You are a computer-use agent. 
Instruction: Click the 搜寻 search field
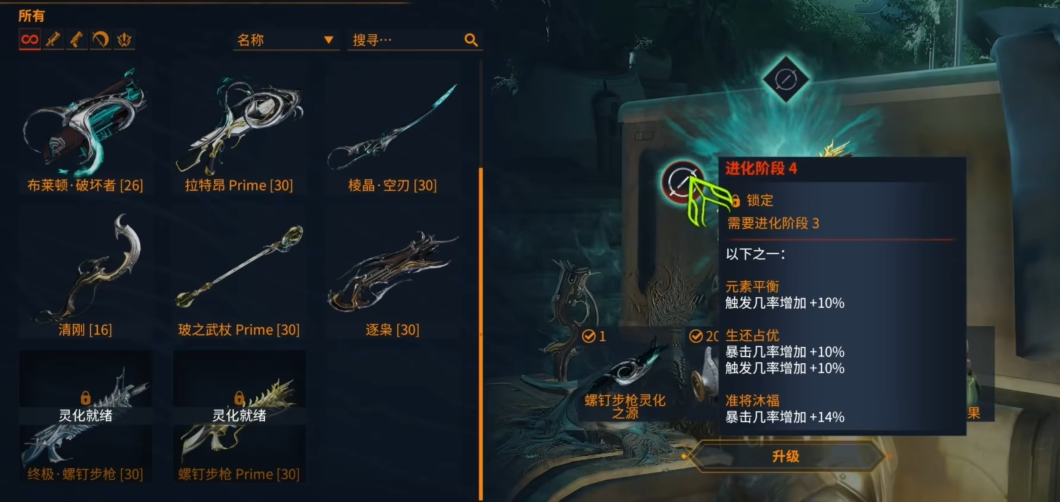[405, 40]
